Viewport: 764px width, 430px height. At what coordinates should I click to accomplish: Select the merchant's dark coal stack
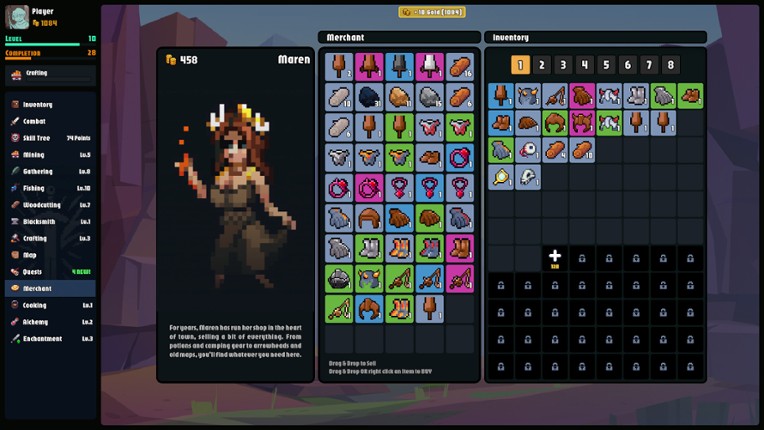pyautogui.click(x=369, y=97)
